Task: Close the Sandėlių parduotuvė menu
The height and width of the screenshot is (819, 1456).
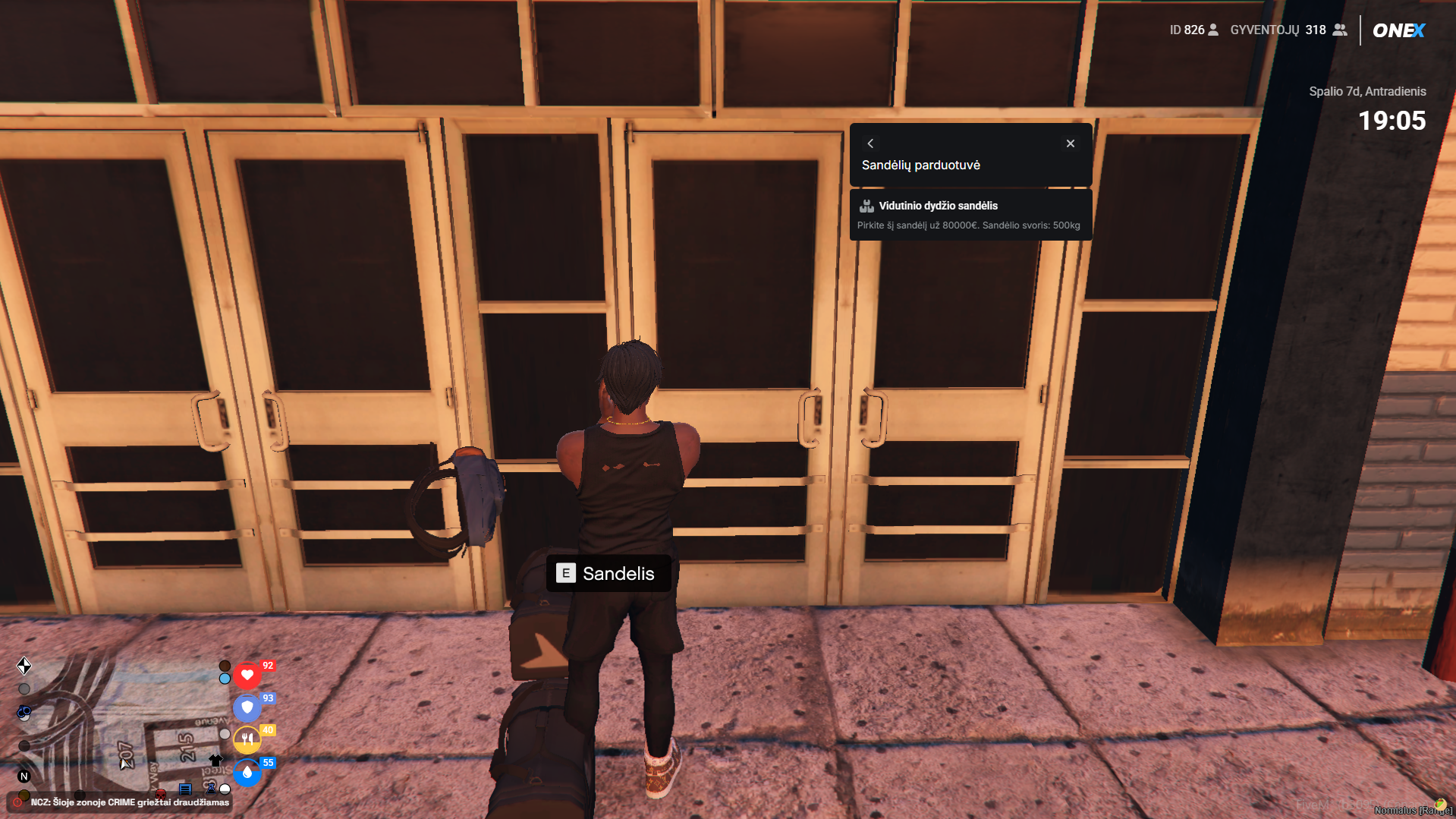Action: [1070, 143]
